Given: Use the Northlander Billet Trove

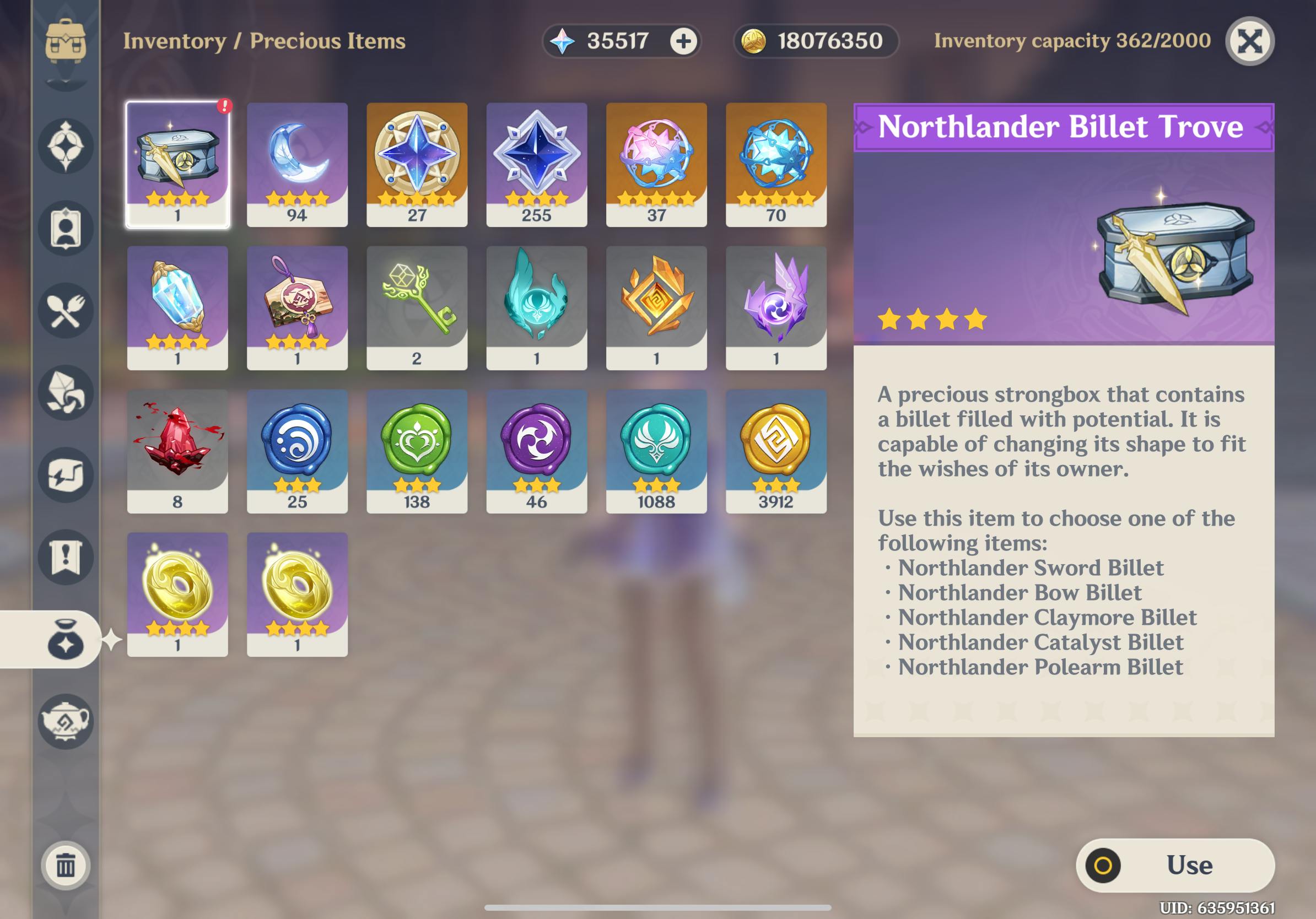Looking at the screenshot, I should tap(1175, 865).
